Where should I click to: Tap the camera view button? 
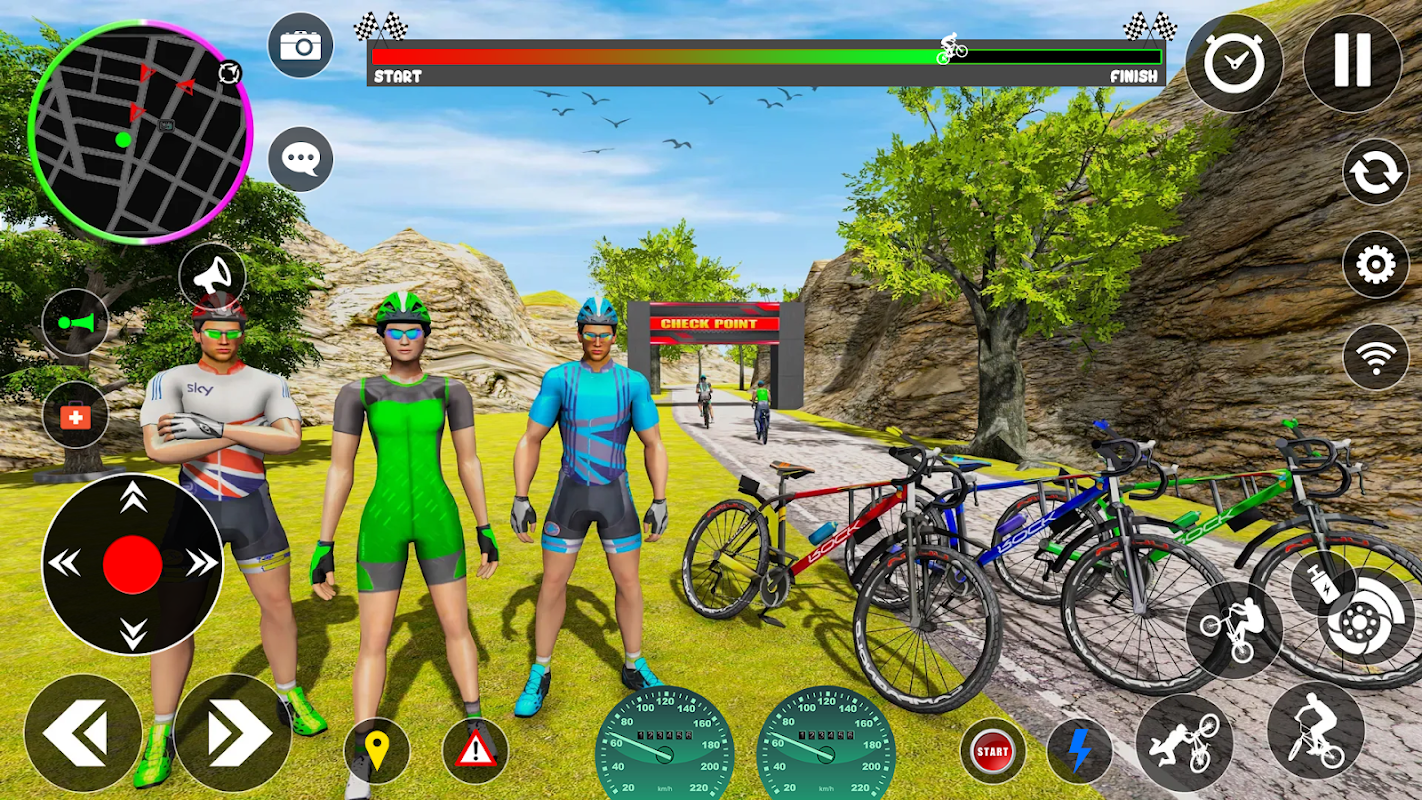[x=300, y=45]
